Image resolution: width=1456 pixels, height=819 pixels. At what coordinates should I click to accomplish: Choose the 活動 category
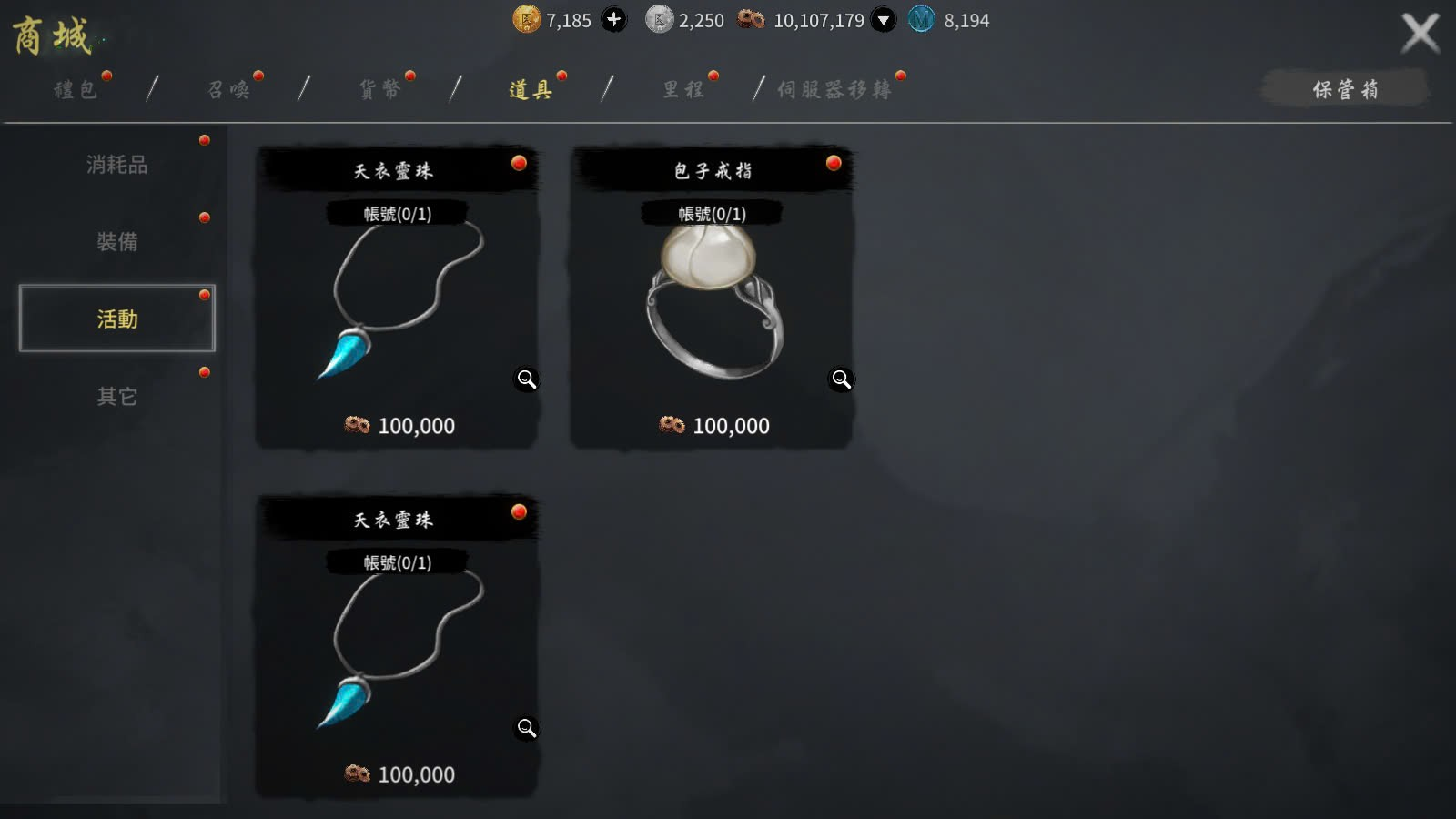[117, 318]
